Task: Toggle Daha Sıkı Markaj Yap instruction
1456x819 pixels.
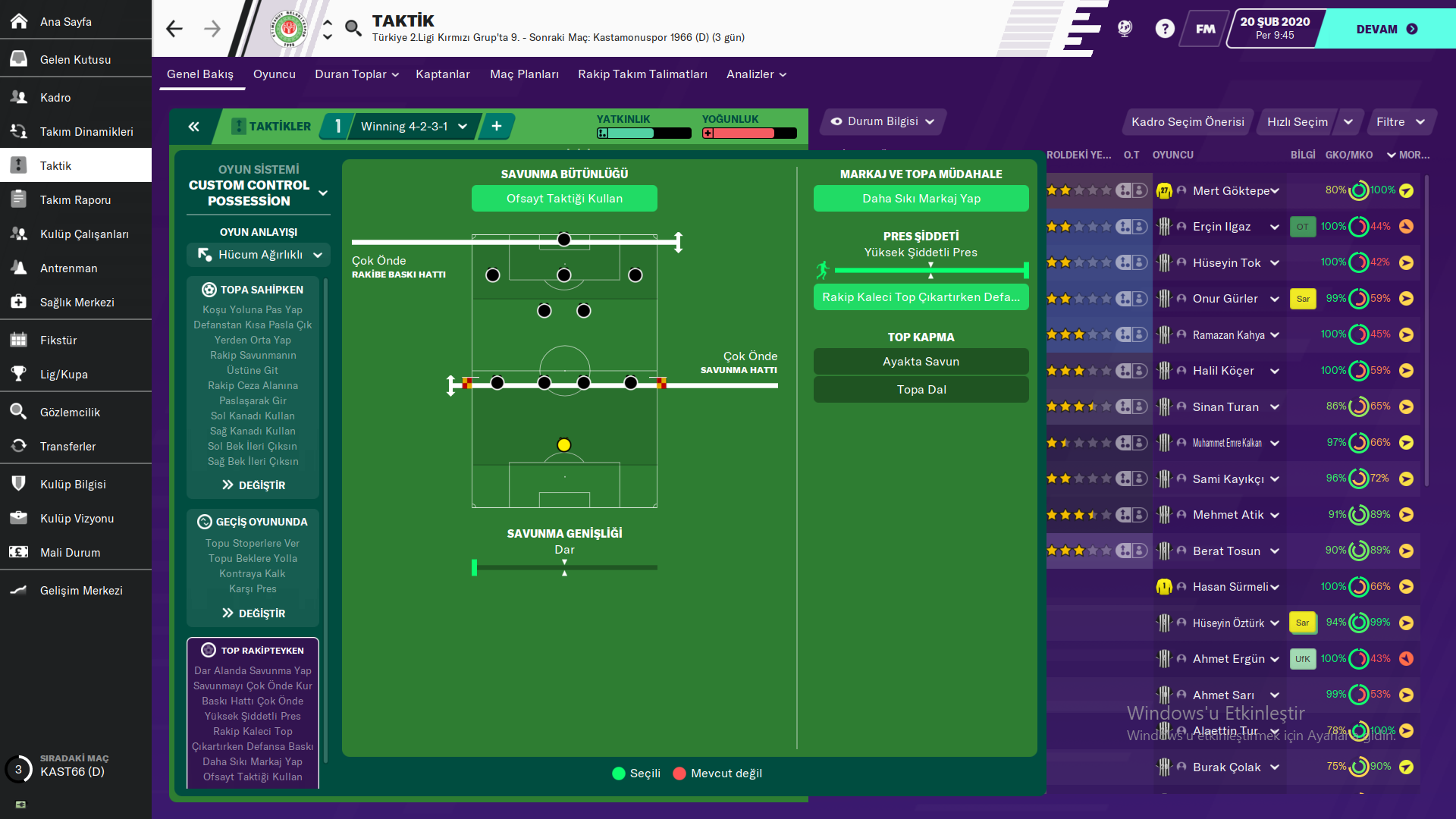Action: (921, 199)
